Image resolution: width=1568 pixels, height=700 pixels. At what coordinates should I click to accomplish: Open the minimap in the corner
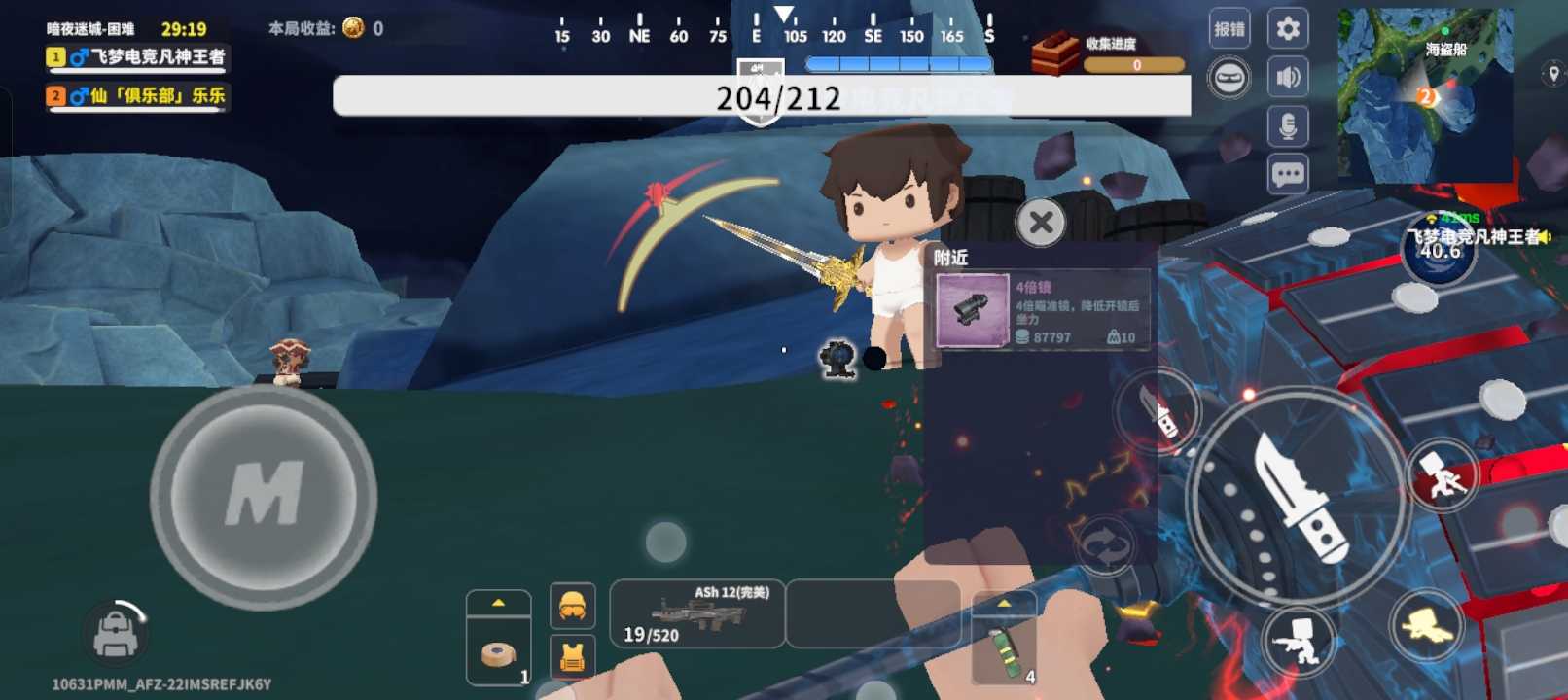click(1425, 95)
